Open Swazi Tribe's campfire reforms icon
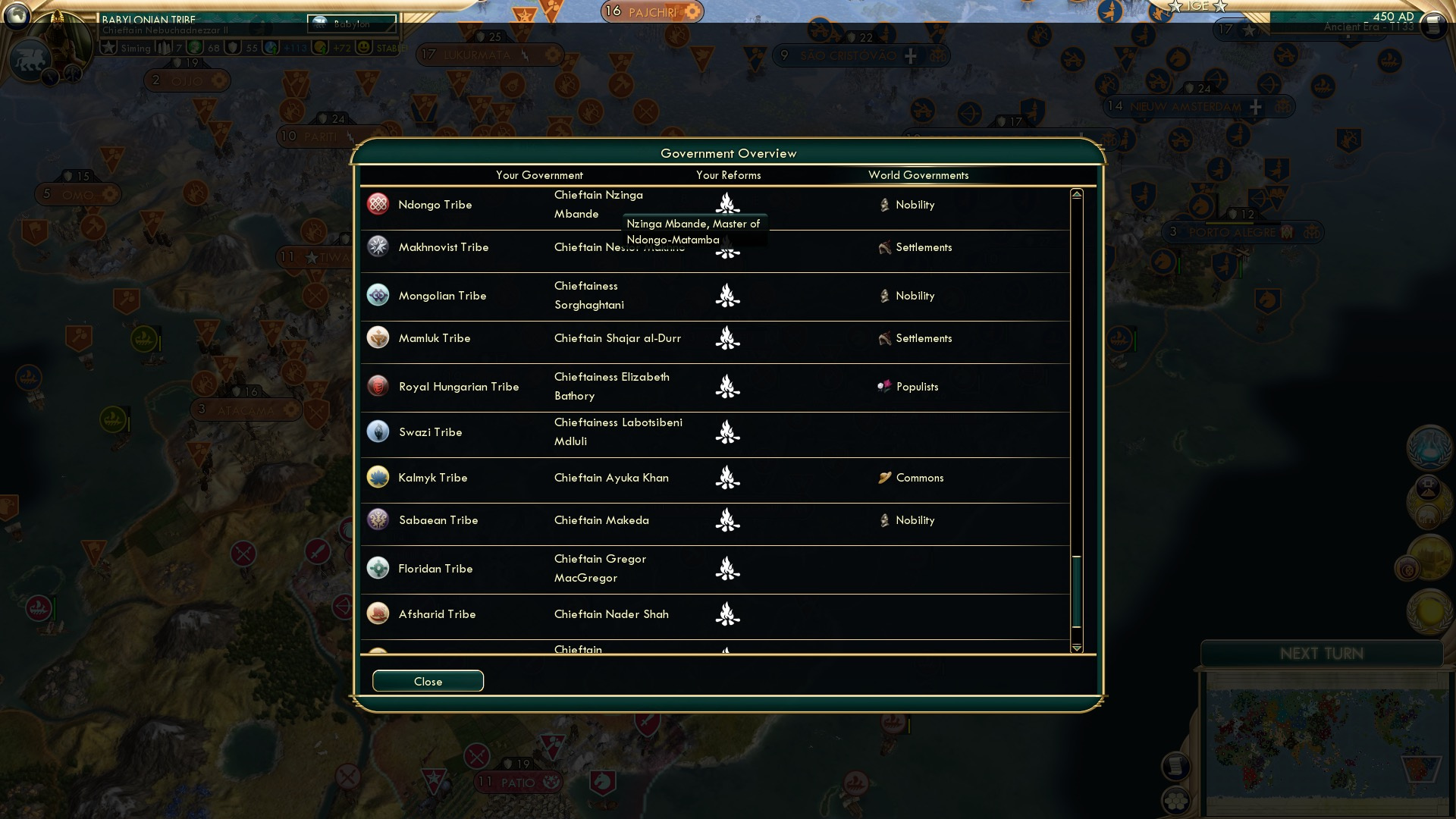 727,433
